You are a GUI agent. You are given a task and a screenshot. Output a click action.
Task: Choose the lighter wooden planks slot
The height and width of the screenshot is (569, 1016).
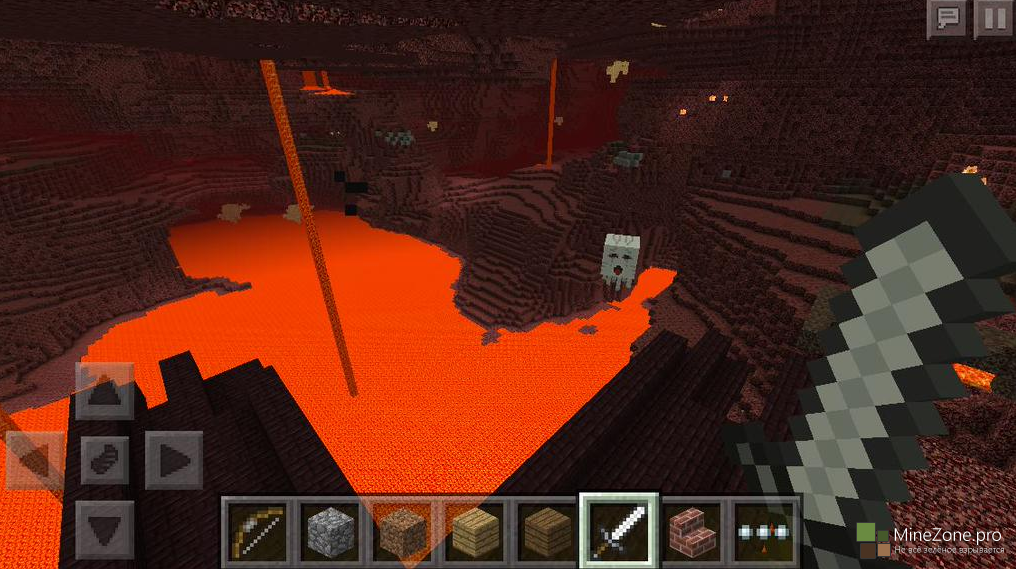[475, 530]
